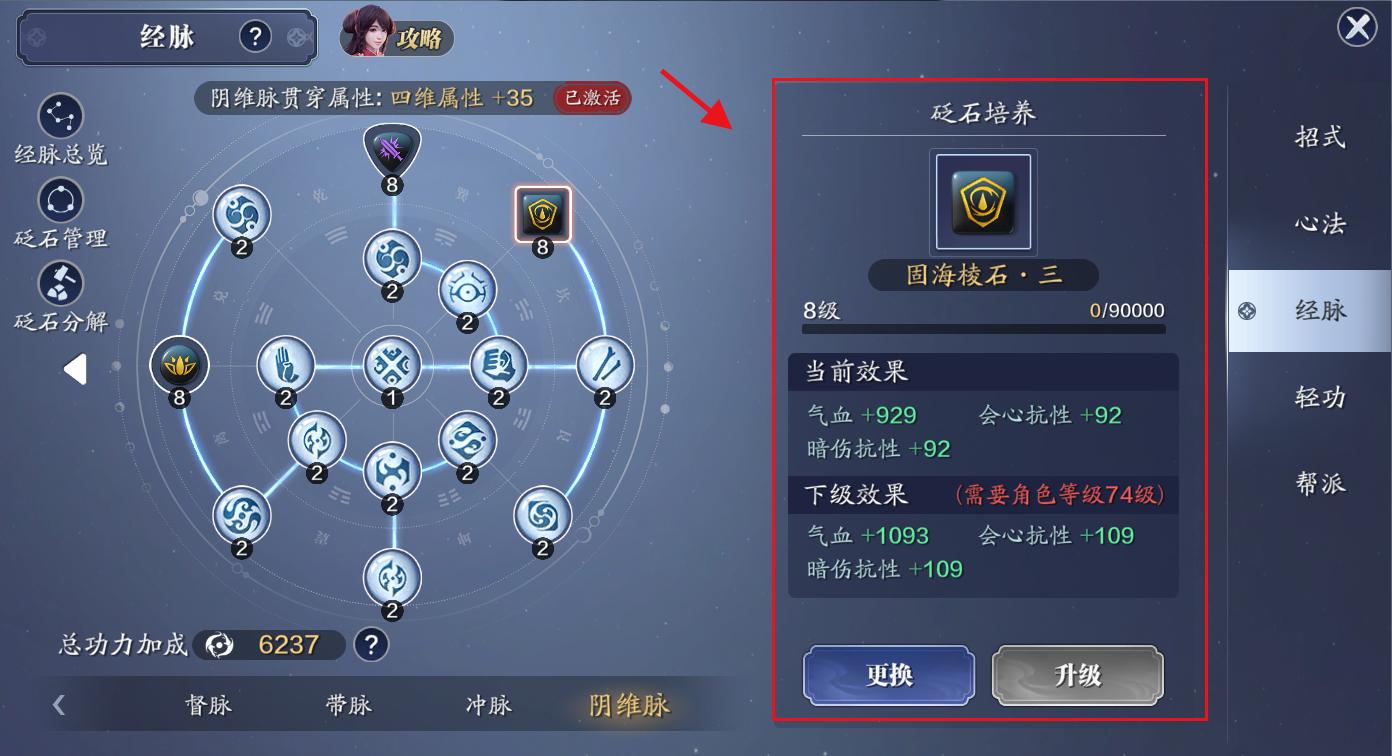The width and height of the screenshot is (1392, 756).
Task: Select the central level-1 meridian node
Action: click(391, 365)
